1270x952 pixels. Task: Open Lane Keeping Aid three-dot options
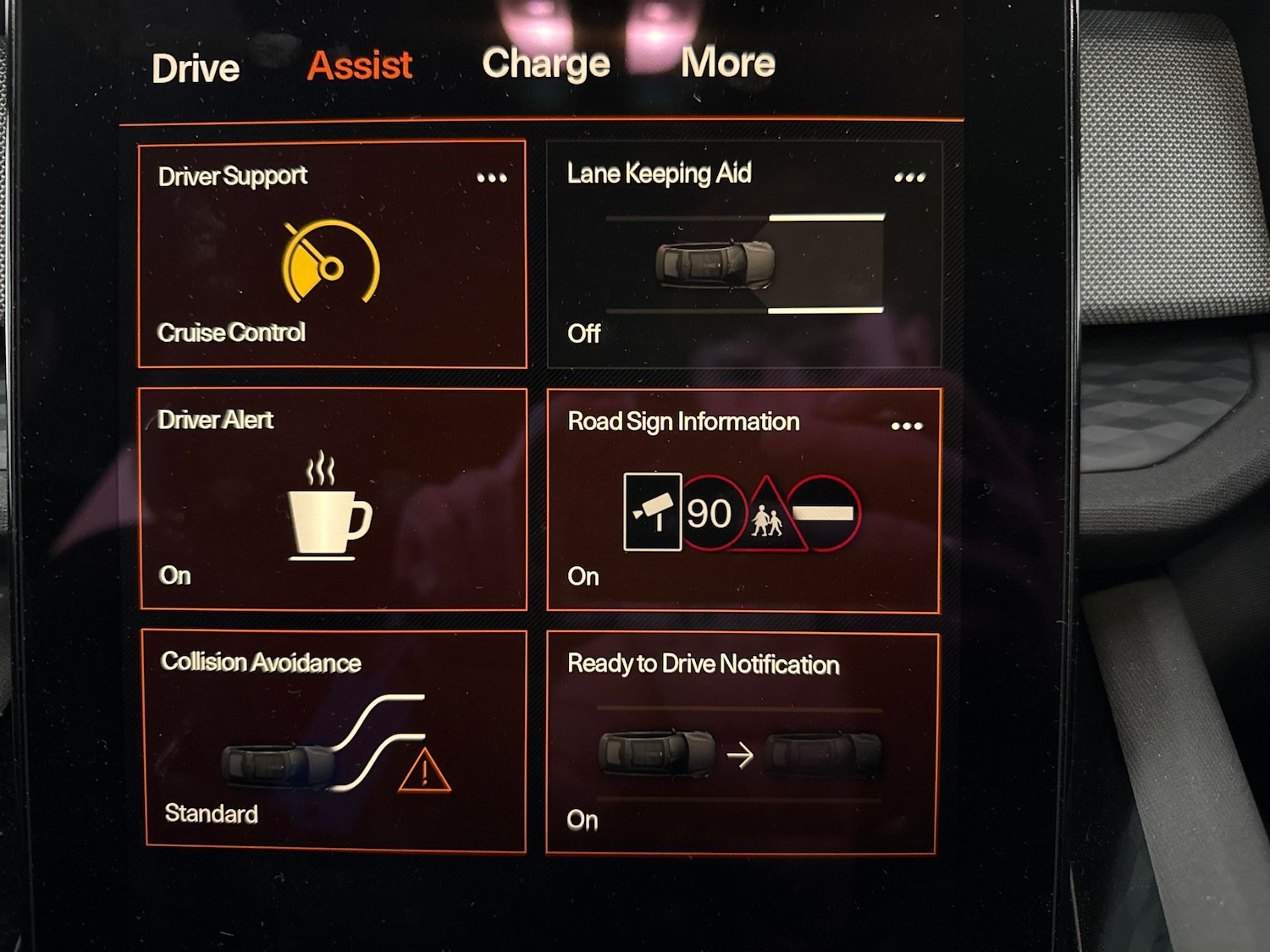909,178
